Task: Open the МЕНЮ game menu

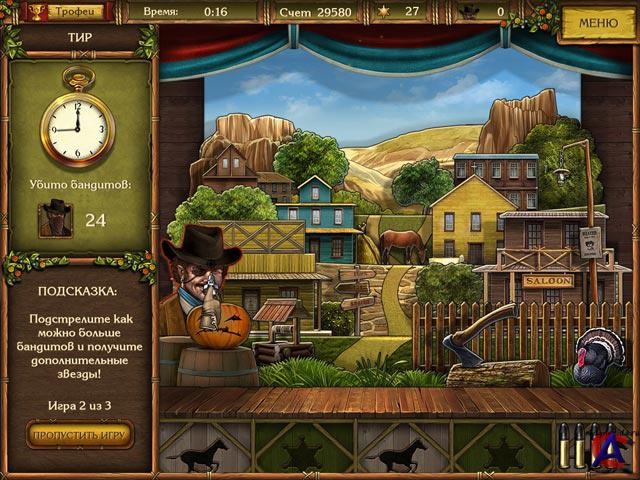Action: coord(598,23)
